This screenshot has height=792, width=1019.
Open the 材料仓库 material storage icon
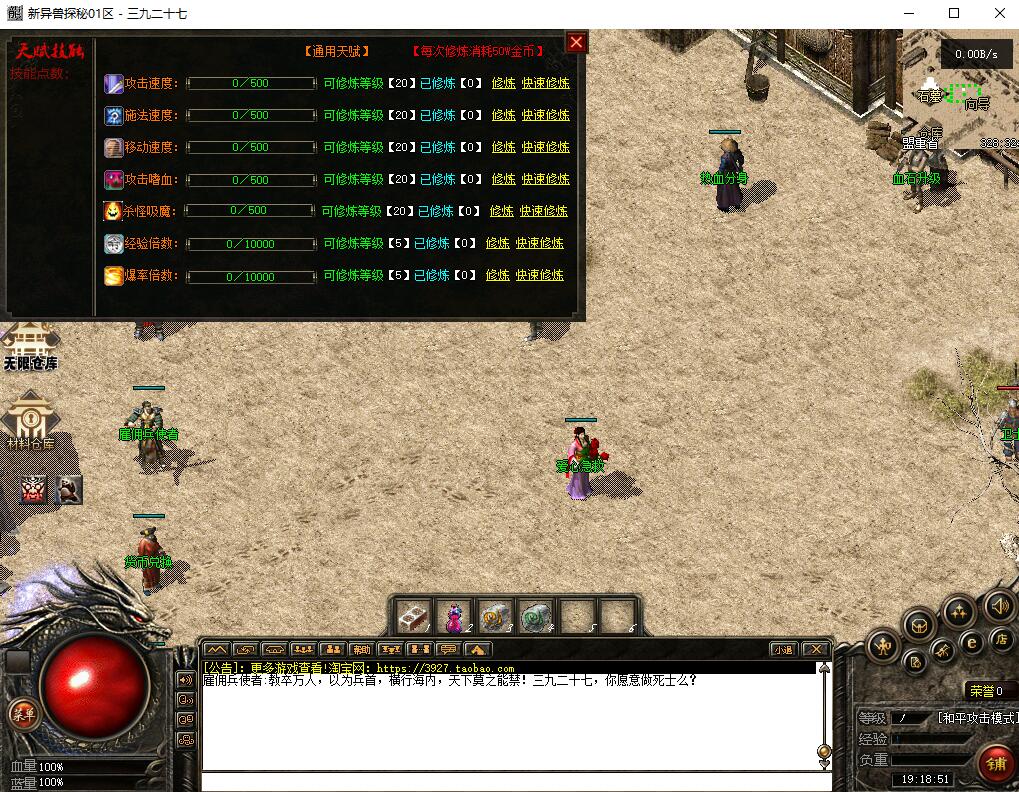30,420
